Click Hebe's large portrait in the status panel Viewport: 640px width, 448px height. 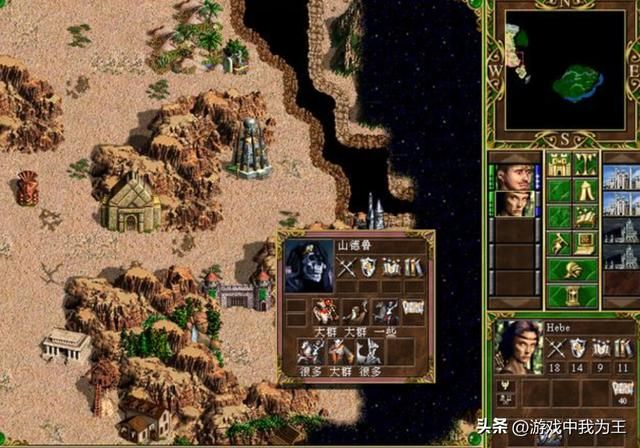click(517, 346)
